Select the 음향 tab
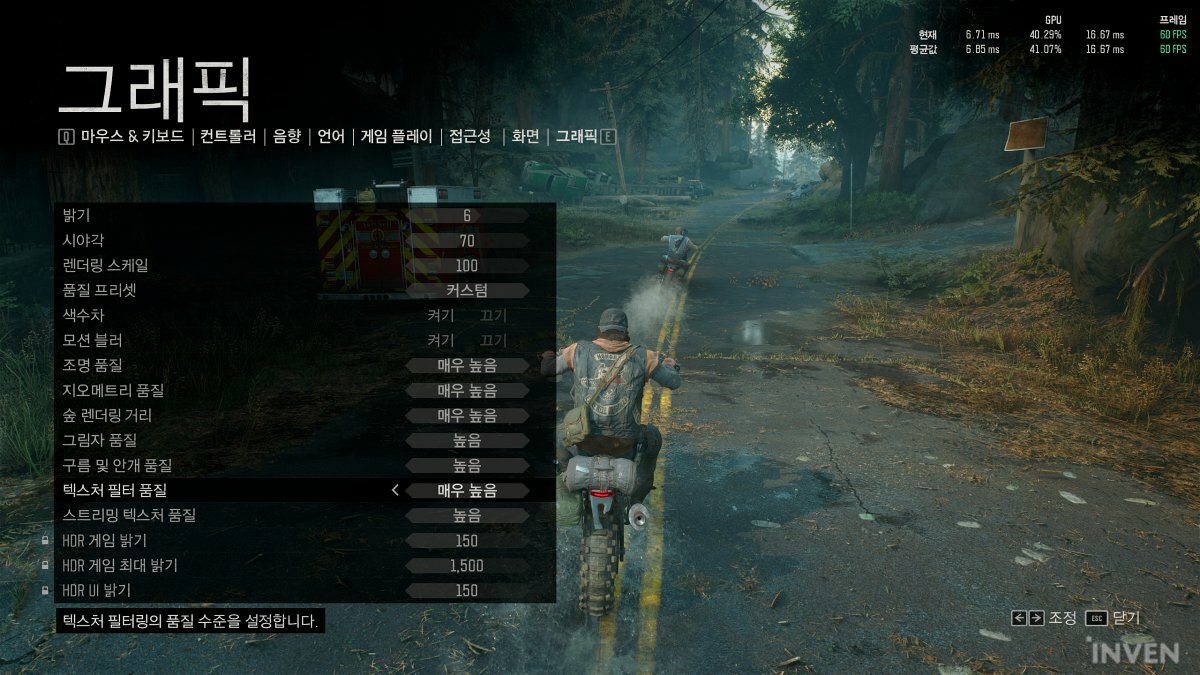Image resolution: width=1200 pixels, height=675 pixels. click(287, 137)
